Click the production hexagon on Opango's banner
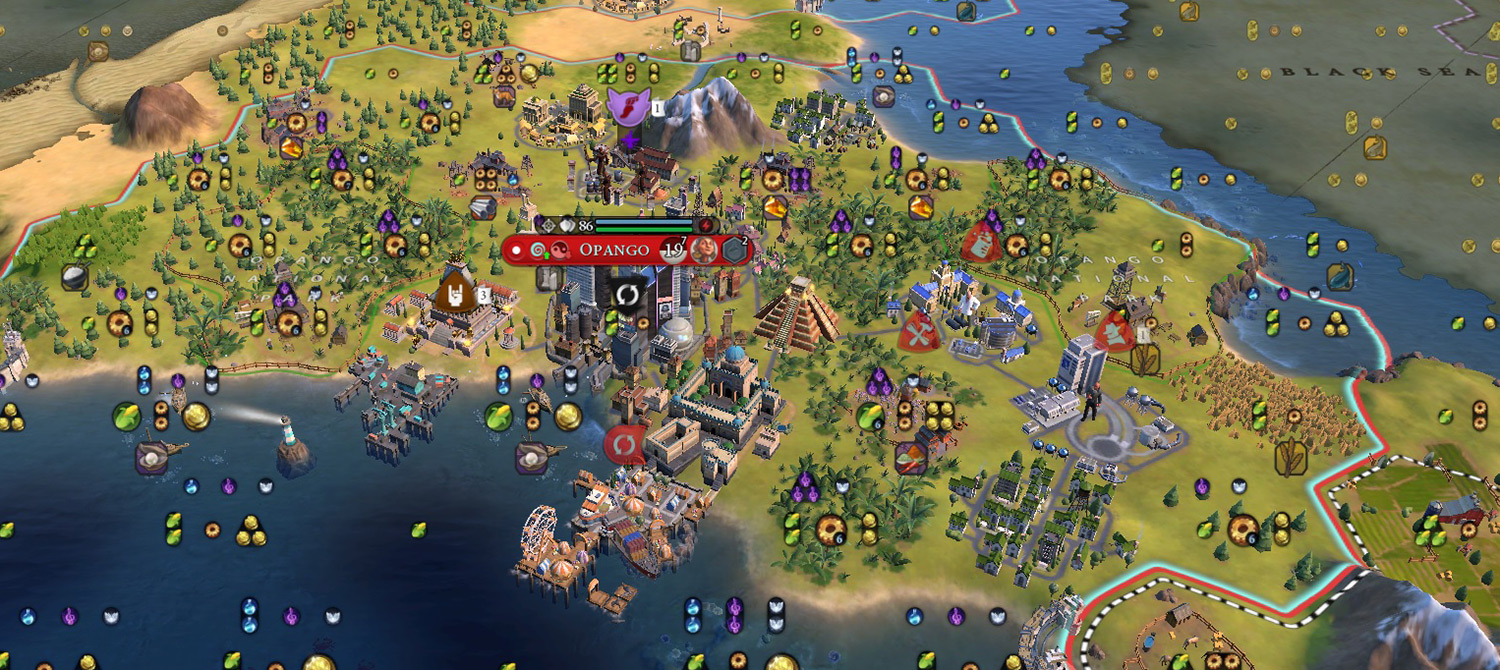 click(x=736, y=249)
